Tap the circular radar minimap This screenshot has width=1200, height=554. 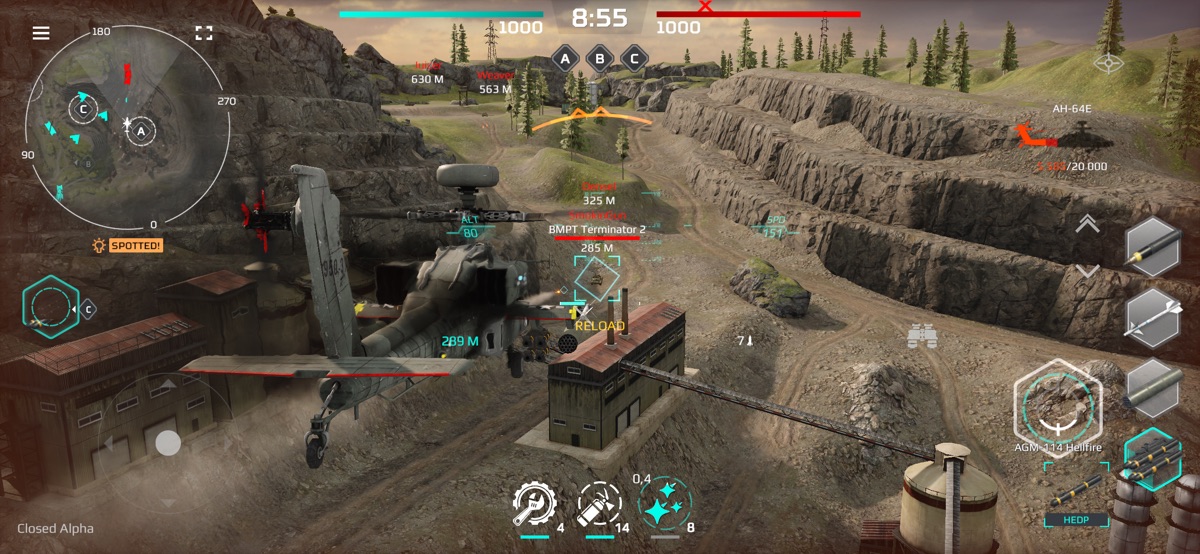click(x=126, y=126)
